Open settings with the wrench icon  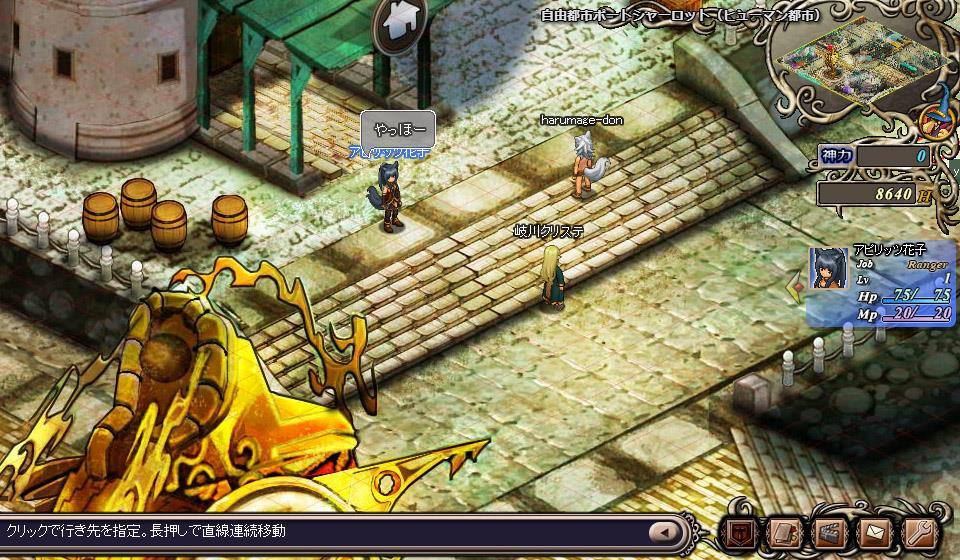(919, 532)
